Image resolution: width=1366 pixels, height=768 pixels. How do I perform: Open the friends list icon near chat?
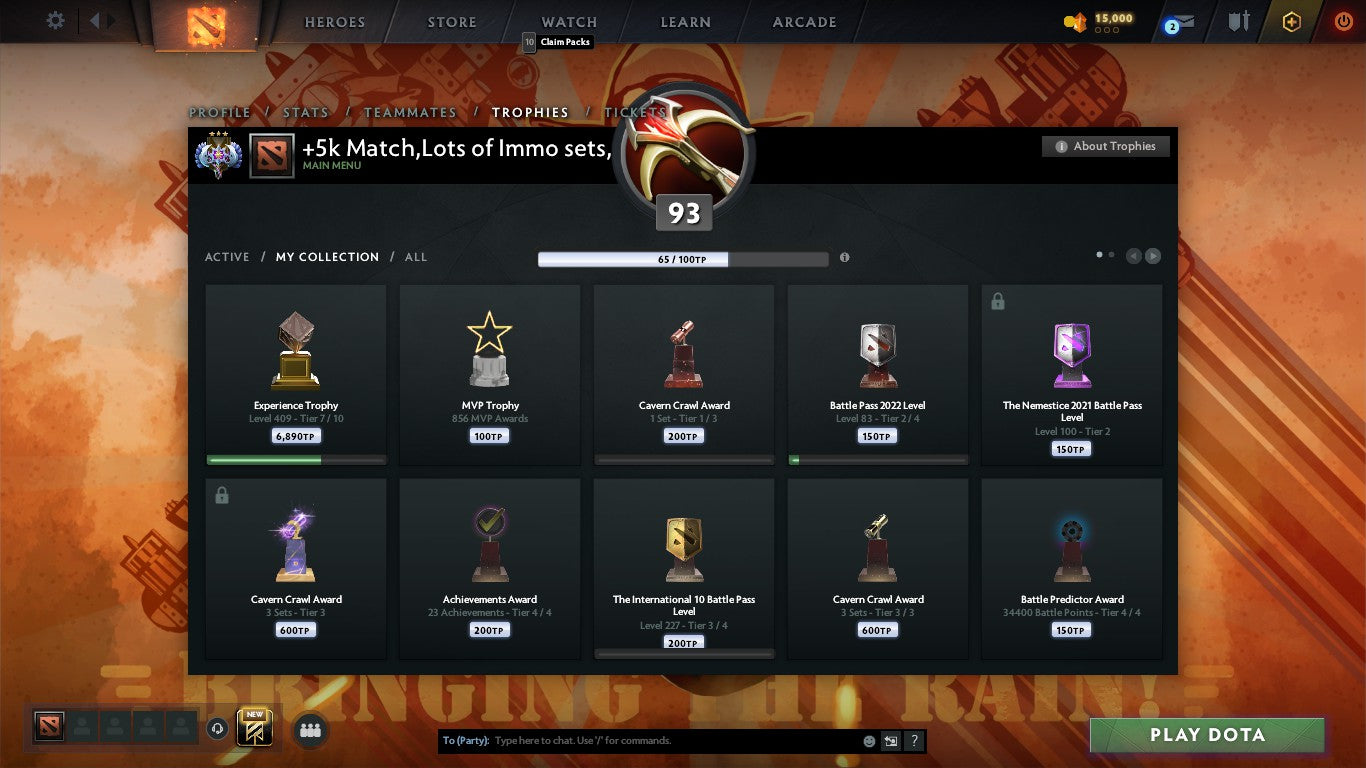tap(310, 731)
